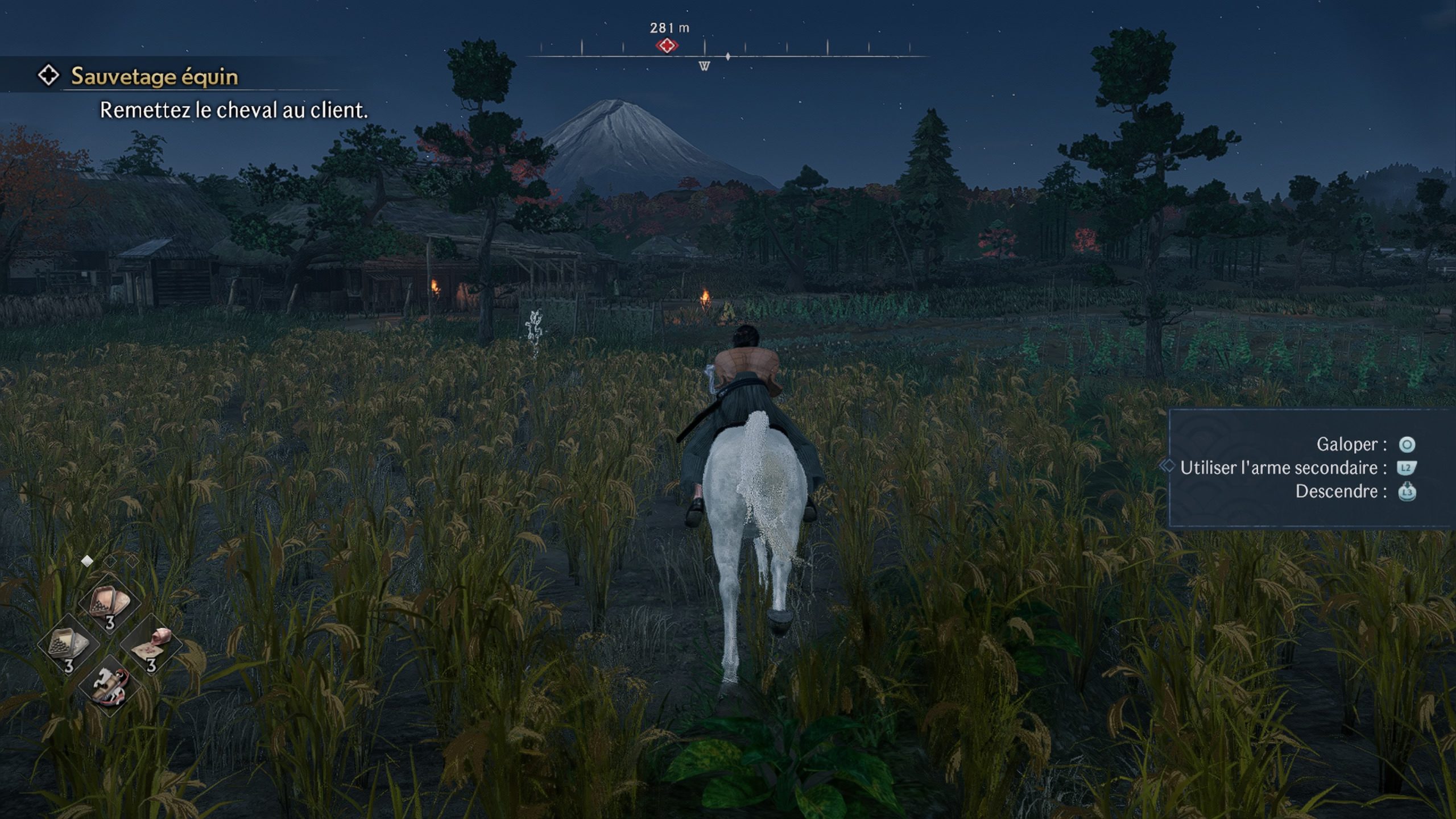The image size is (1456, 819).
Task: Select the silver pill tin item slot
Action: pos(68,646)
